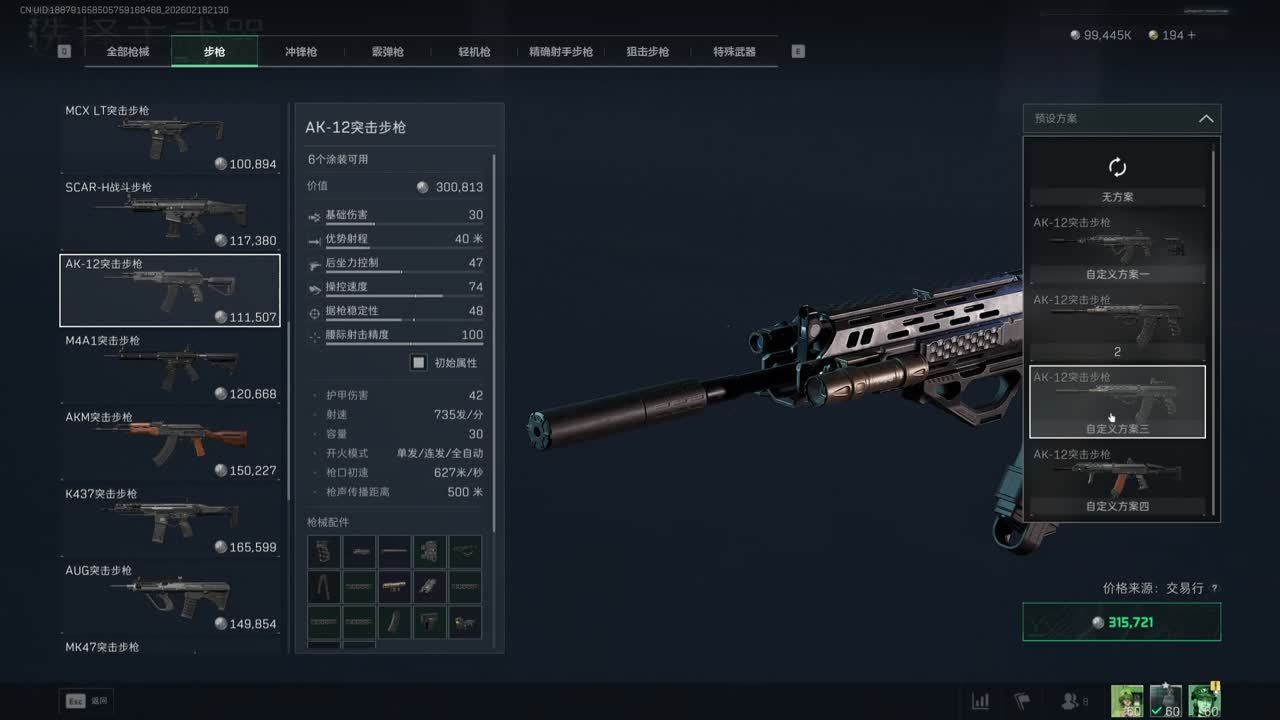The image size is (1280, 720).
Task: Open the 冲锋枪 weapon category
Action: pos(301,52)
